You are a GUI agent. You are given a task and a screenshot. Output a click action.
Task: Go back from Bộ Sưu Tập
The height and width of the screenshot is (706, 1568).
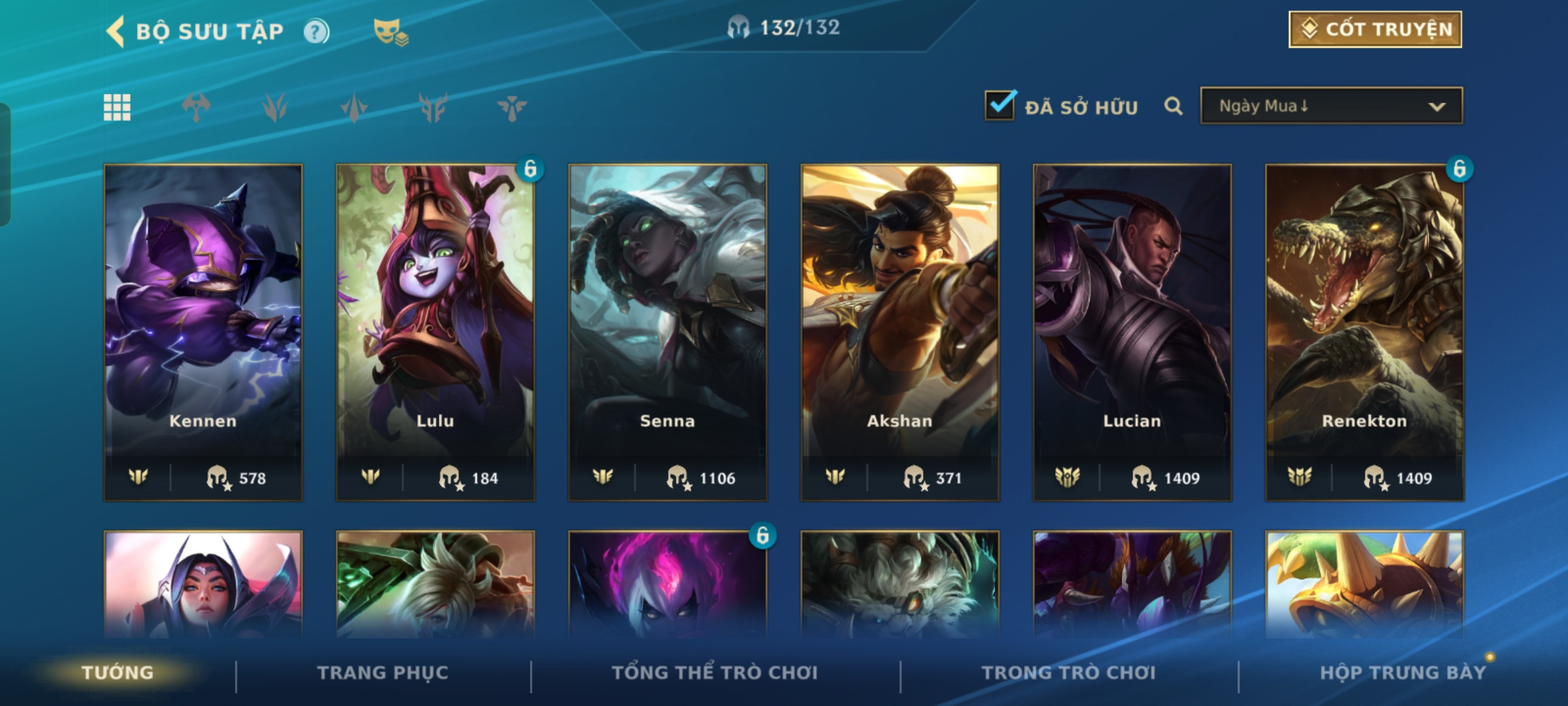pyautogui.click(x=116, y=31)
